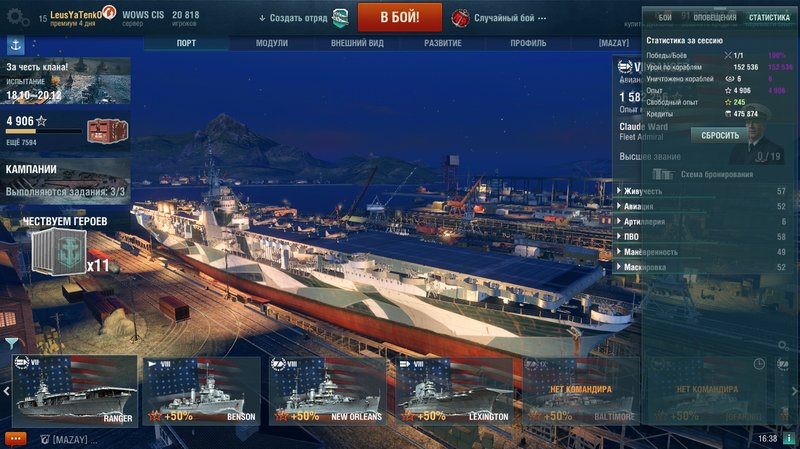Select the ОПОВЕЩЕНИЯ tab in the session panel
The height and width of the screenshot is (449, 800).
point(715,17)
